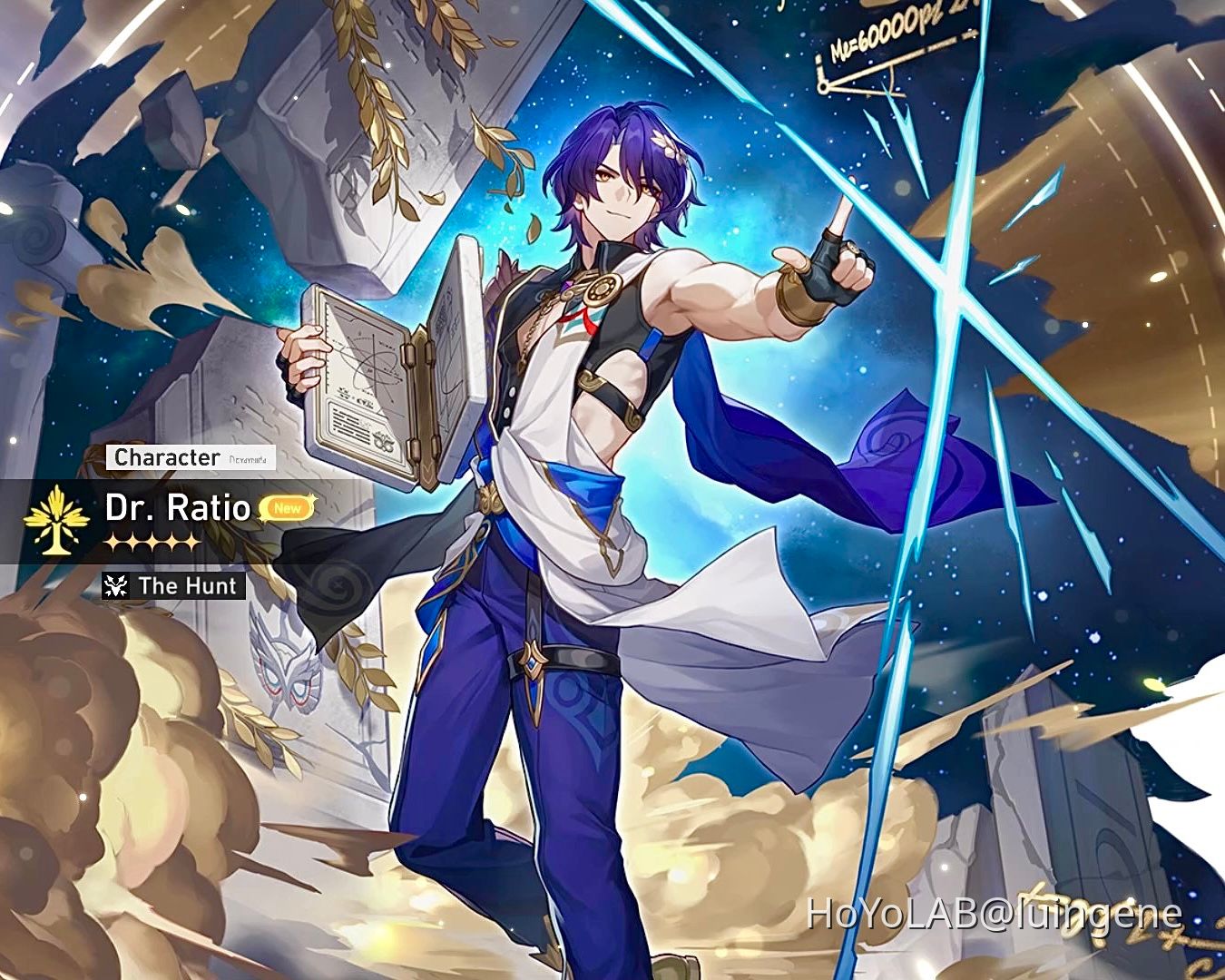This screenshot has width=1225, height=980.
Task: Open the Character menu entry
Action: [x=169, y=458]
